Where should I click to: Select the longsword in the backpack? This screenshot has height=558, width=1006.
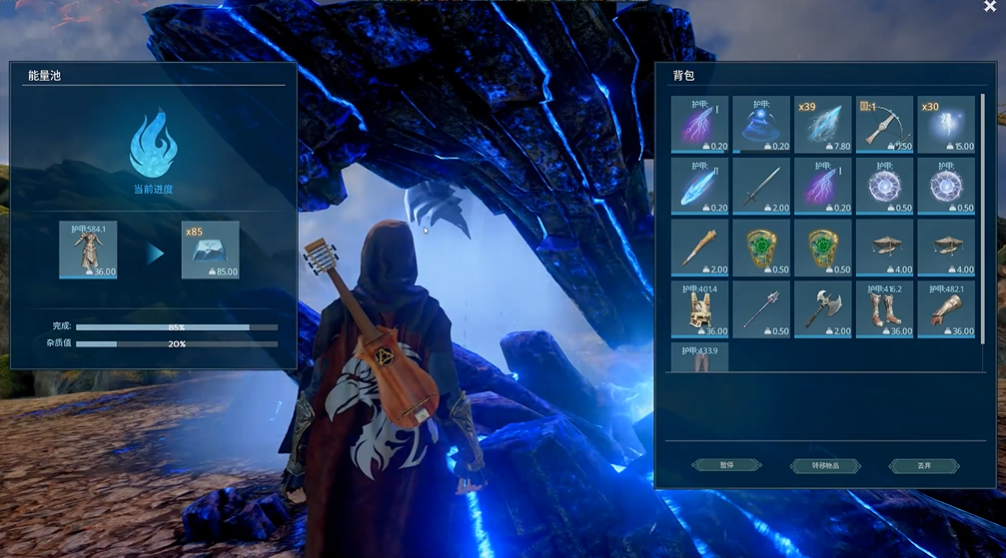[761, 186]
